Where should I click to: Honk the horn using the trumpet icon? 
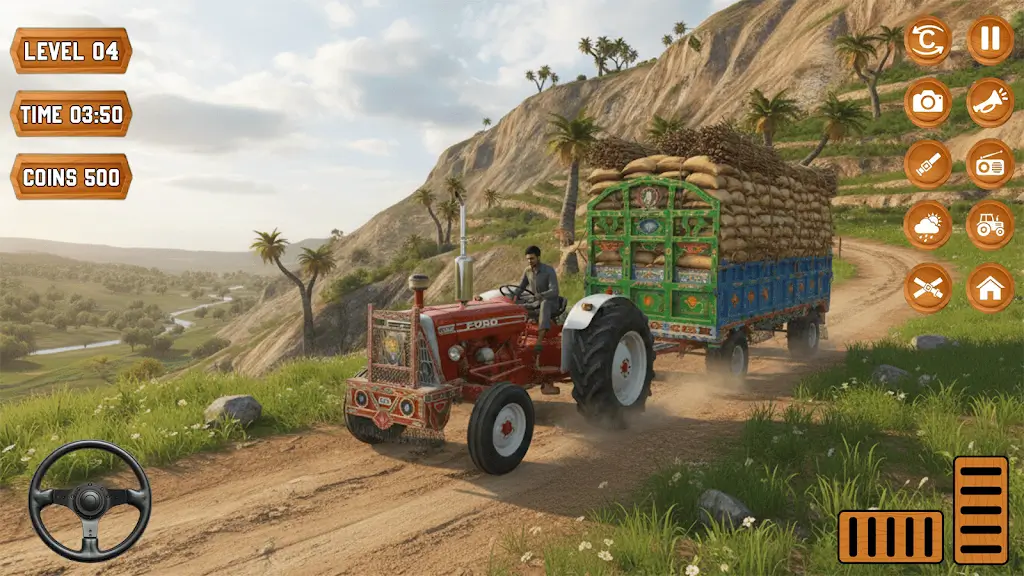(990, 102)
